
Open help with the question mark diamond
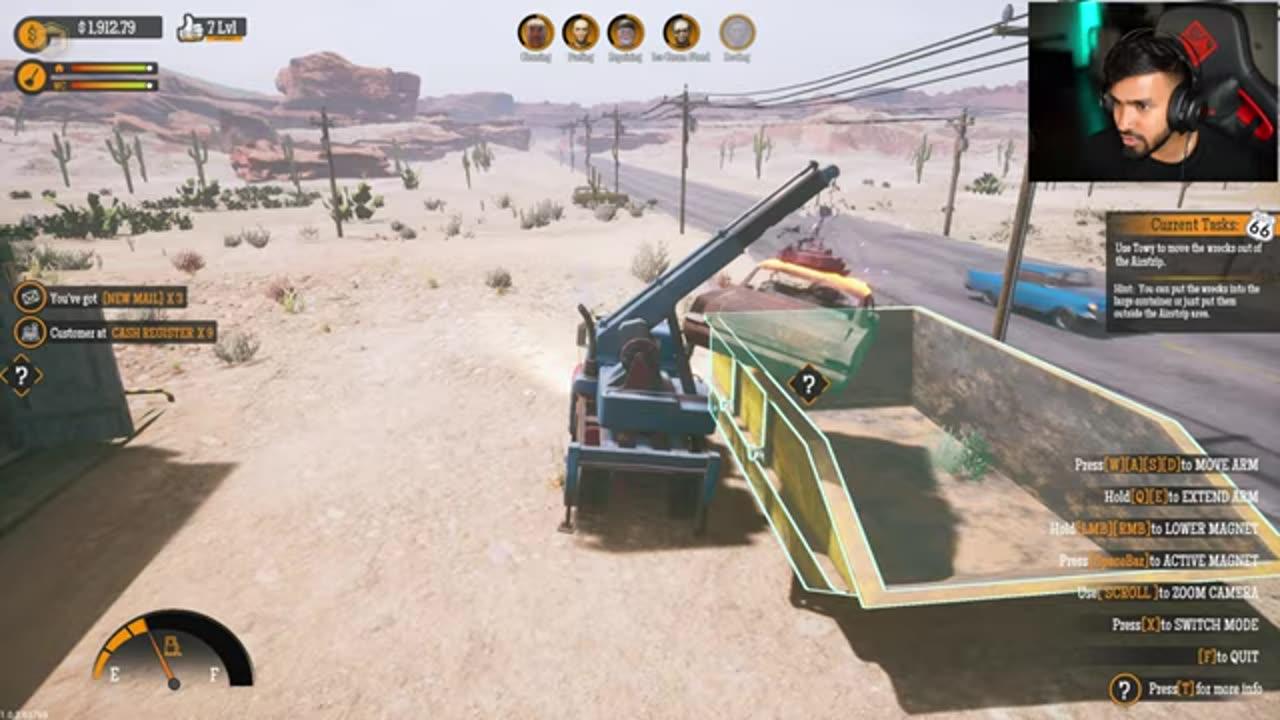click(20, 376)
